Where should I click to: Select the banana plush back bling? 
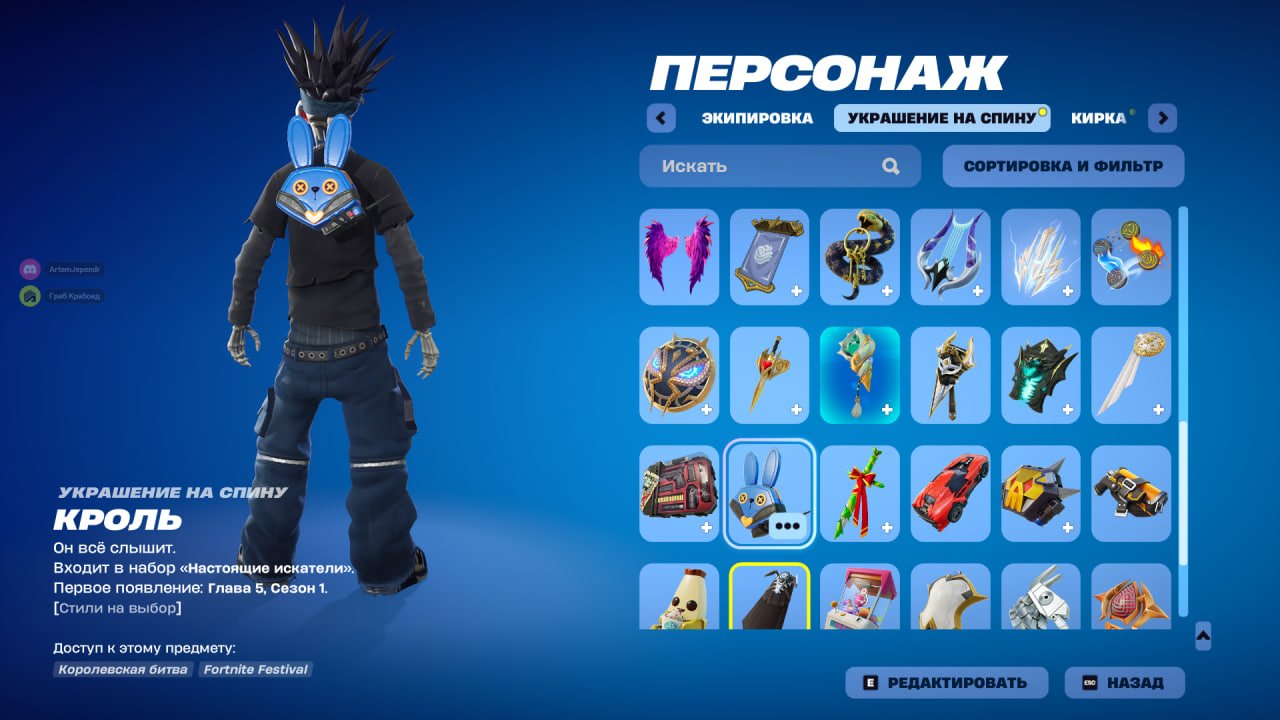click(x=679, y=605)
